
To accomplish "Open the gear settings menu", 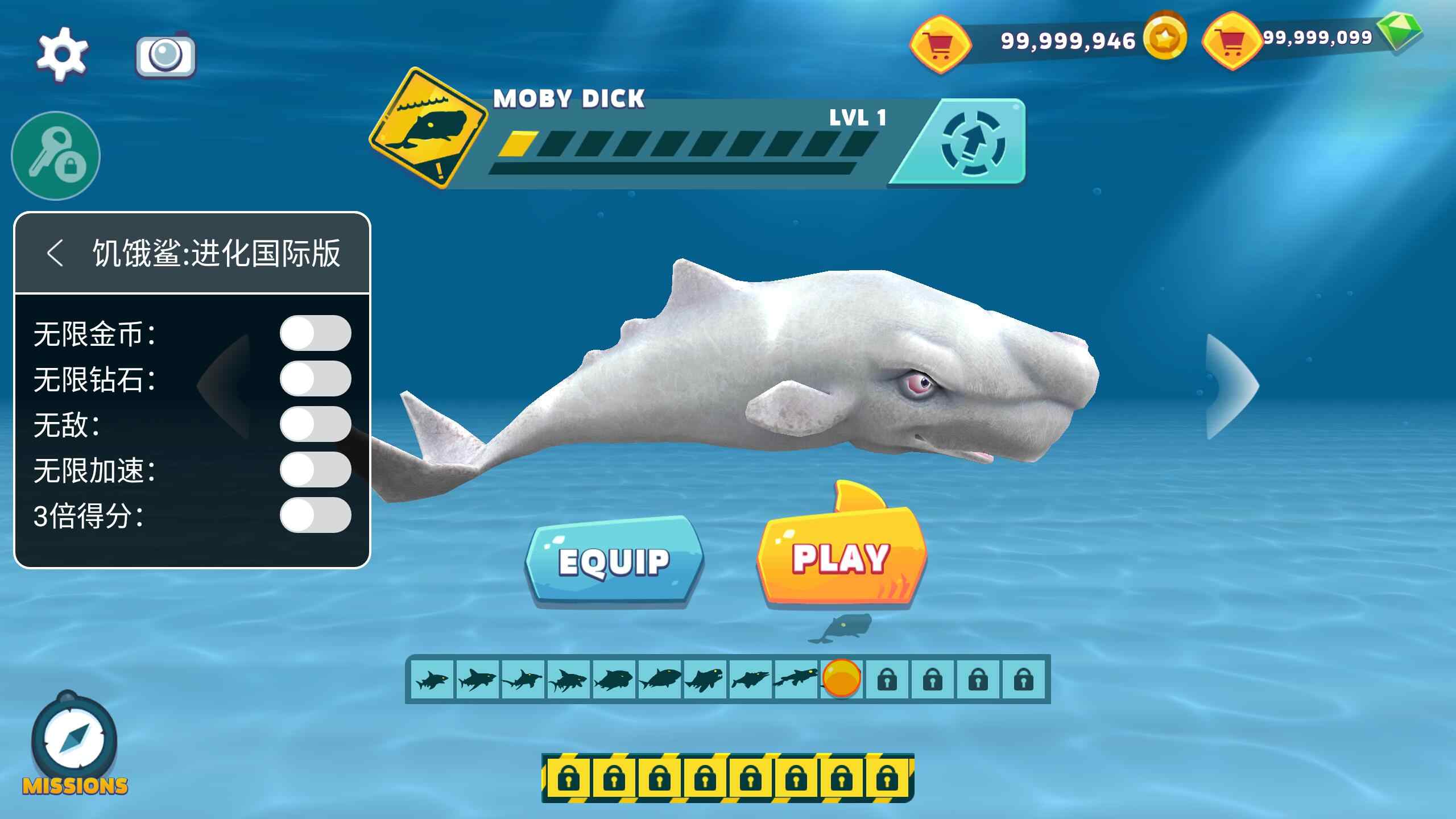I will click(62, 53).
